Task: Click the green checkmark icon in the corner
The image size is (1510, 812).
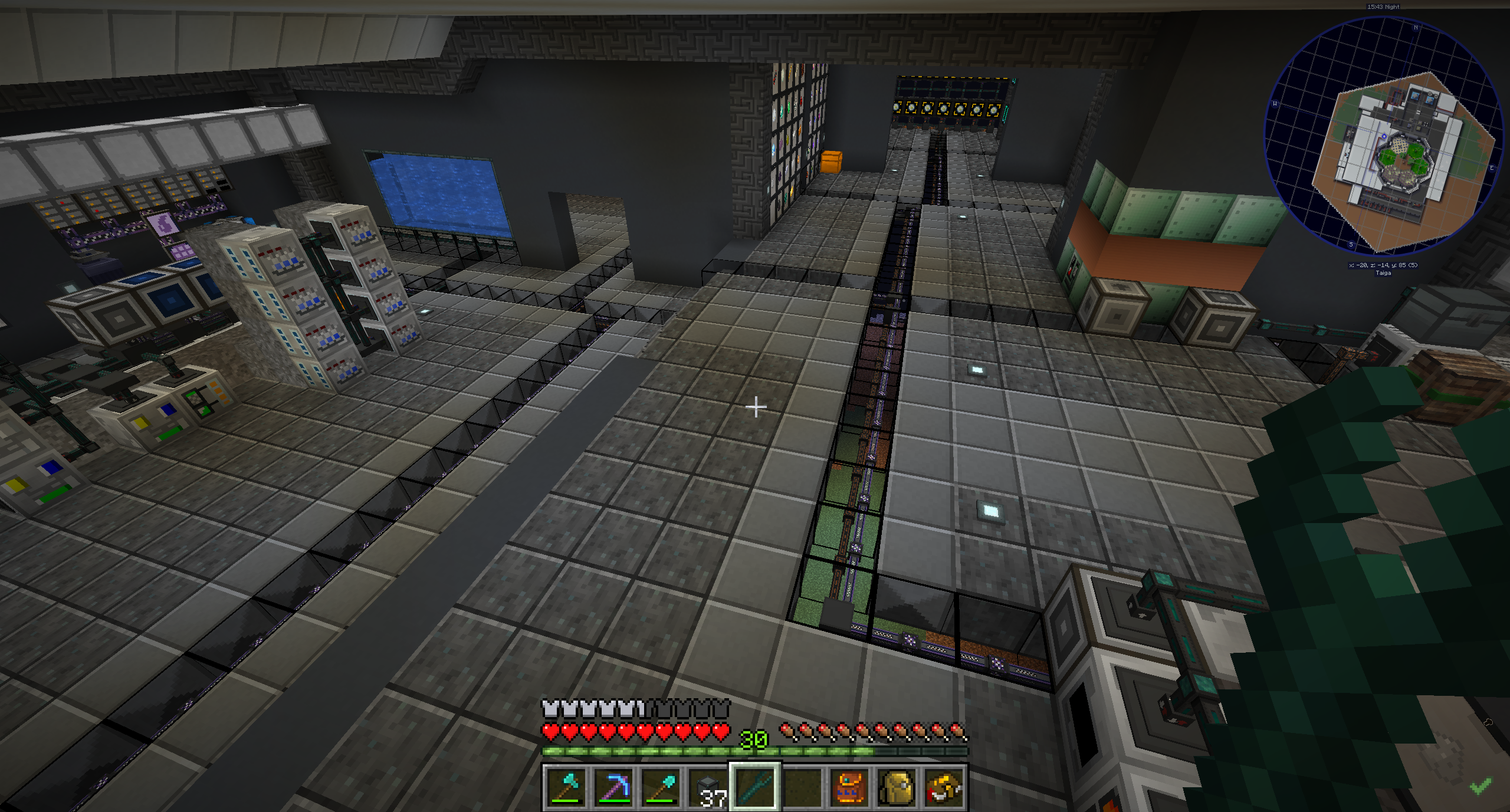Action: (1481, 785)
